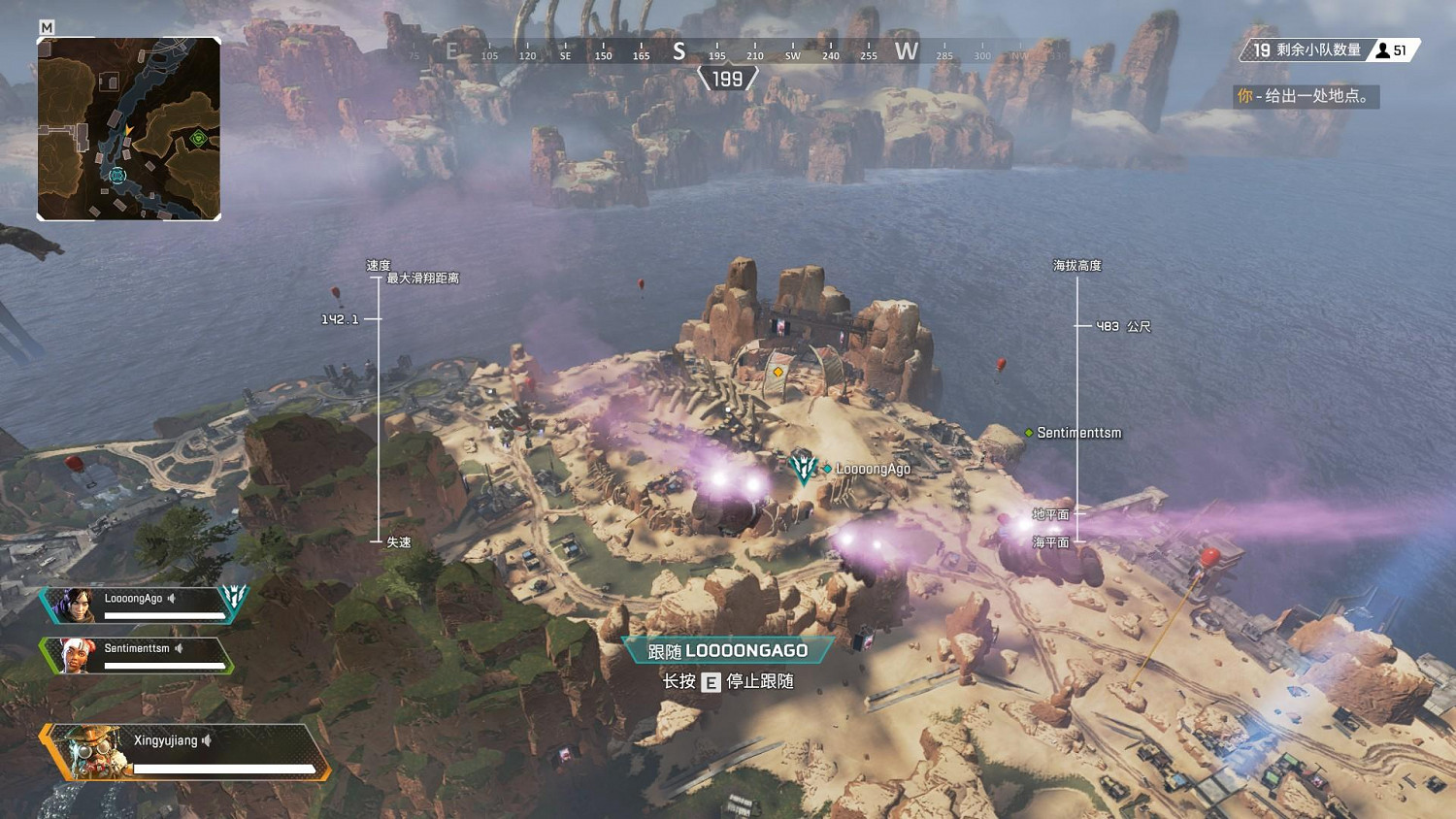Click the heading 199 on the compass
This screenshot has width=1456, height=819.
pos(726,79)
